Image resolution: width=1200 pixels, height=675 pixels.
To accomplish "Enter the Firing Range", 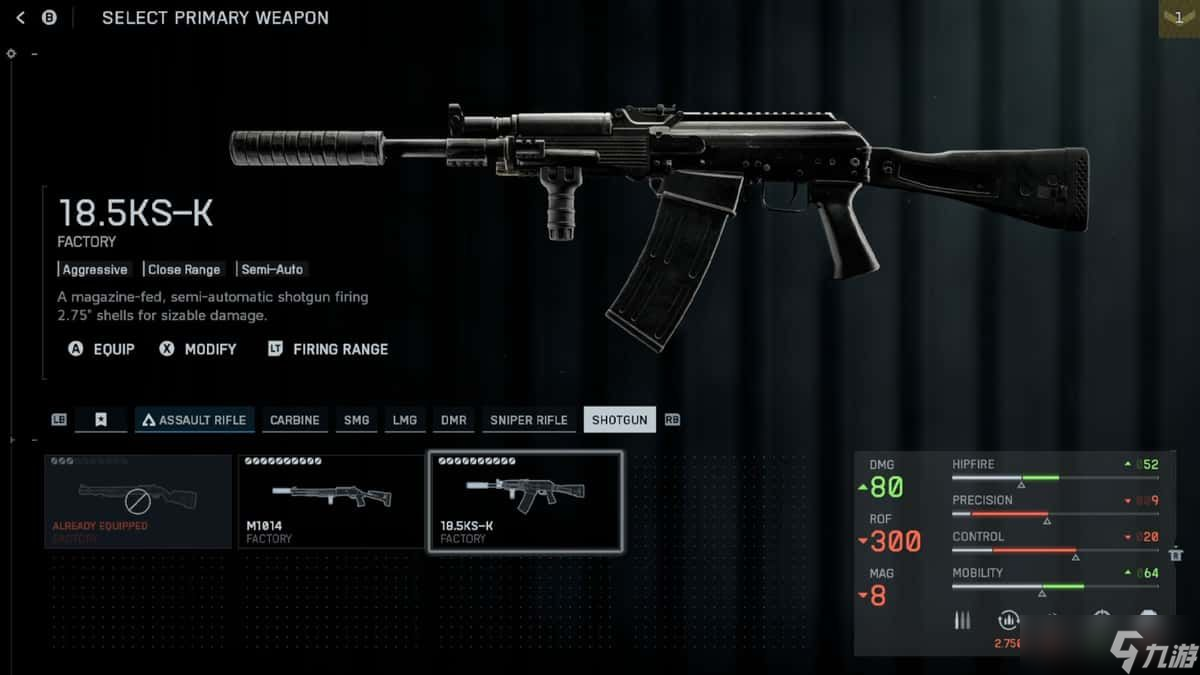I will (x=328, y=349).
